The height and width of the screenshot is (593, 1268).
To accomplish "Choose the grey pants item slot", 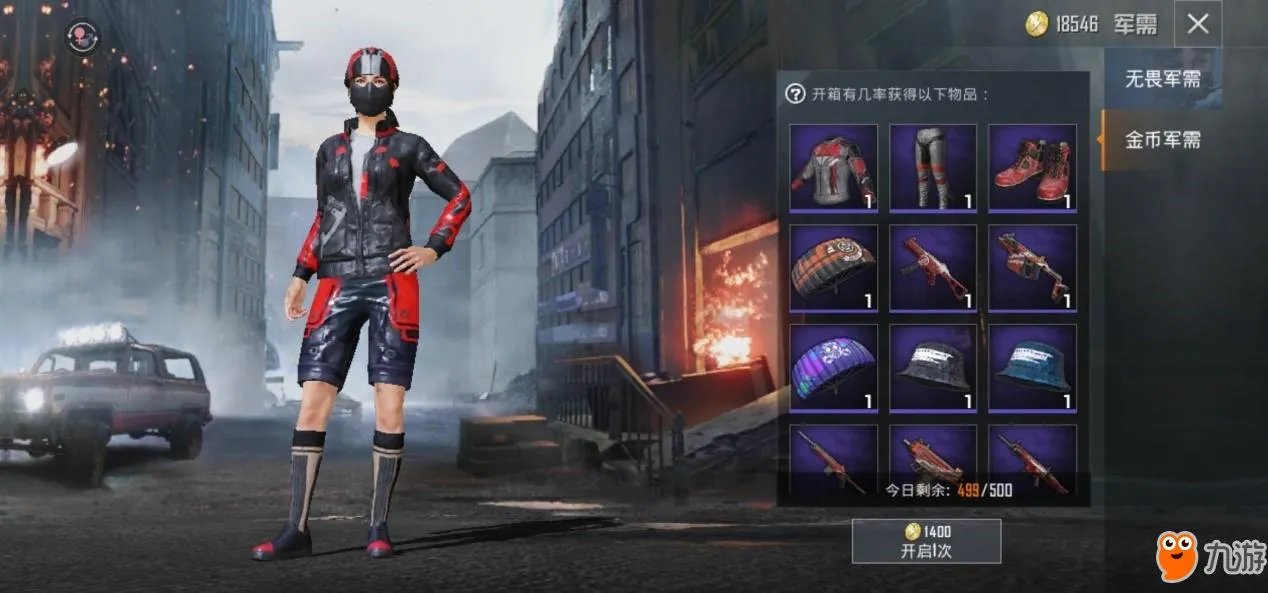I will click(x=932, y=167).
